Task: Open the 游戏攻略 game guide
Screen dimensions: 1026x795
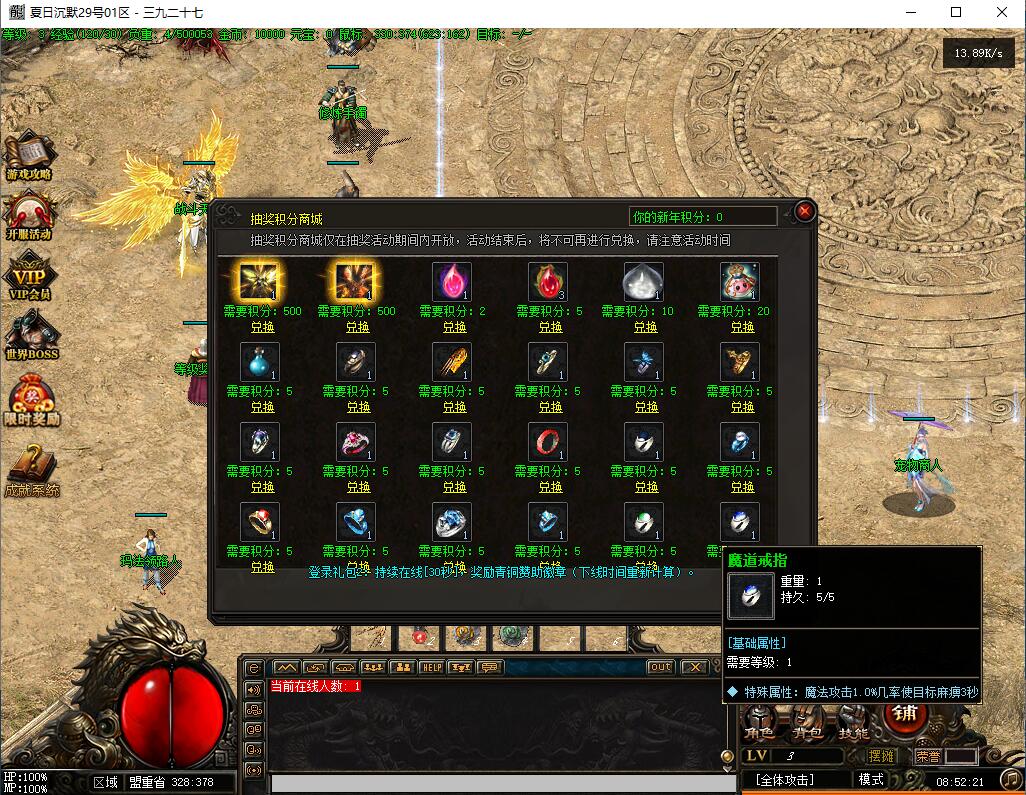Action: pos(29,157)
